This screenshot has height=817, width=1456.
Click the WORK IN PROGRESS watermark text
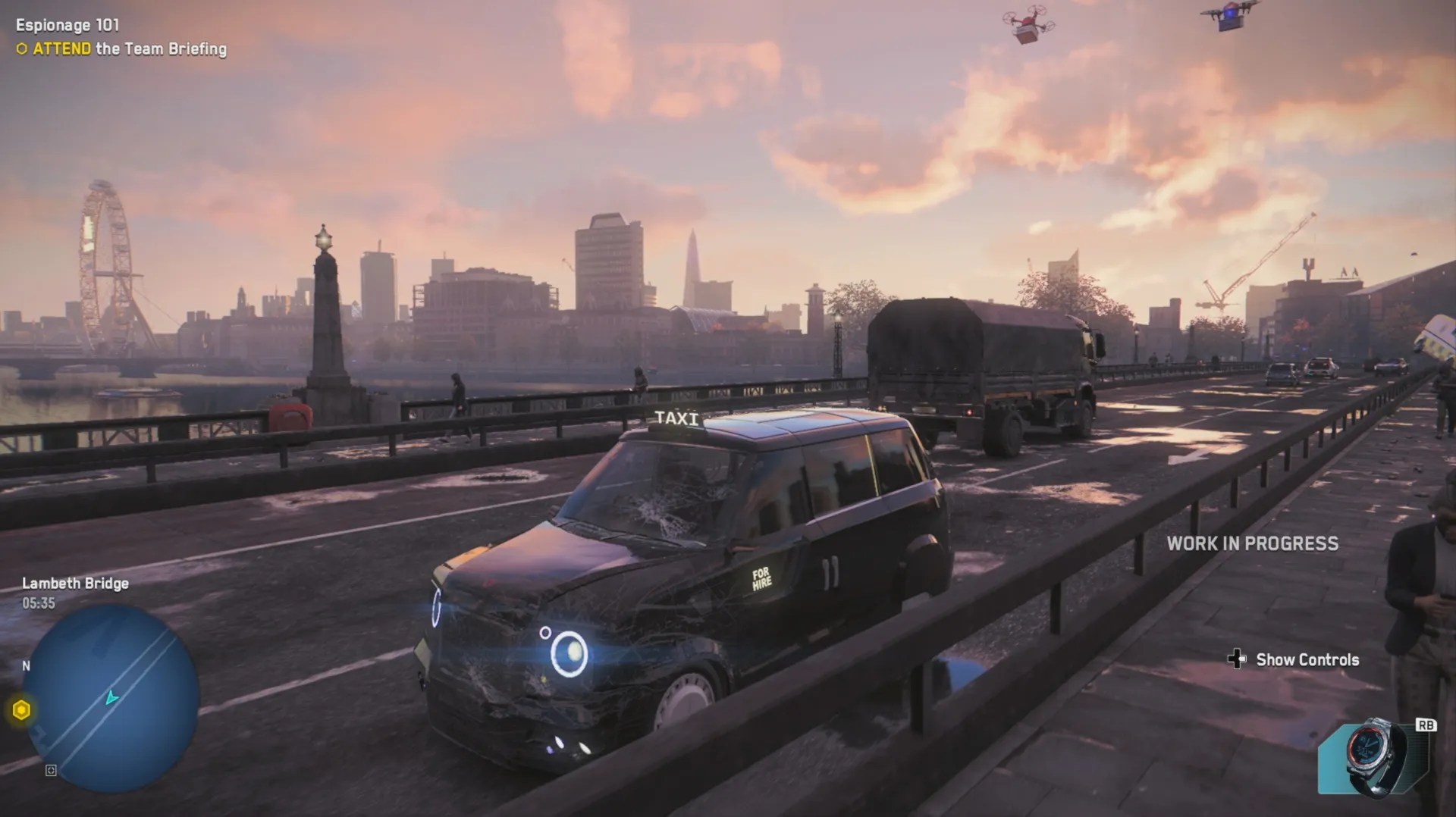point(1253,543)
